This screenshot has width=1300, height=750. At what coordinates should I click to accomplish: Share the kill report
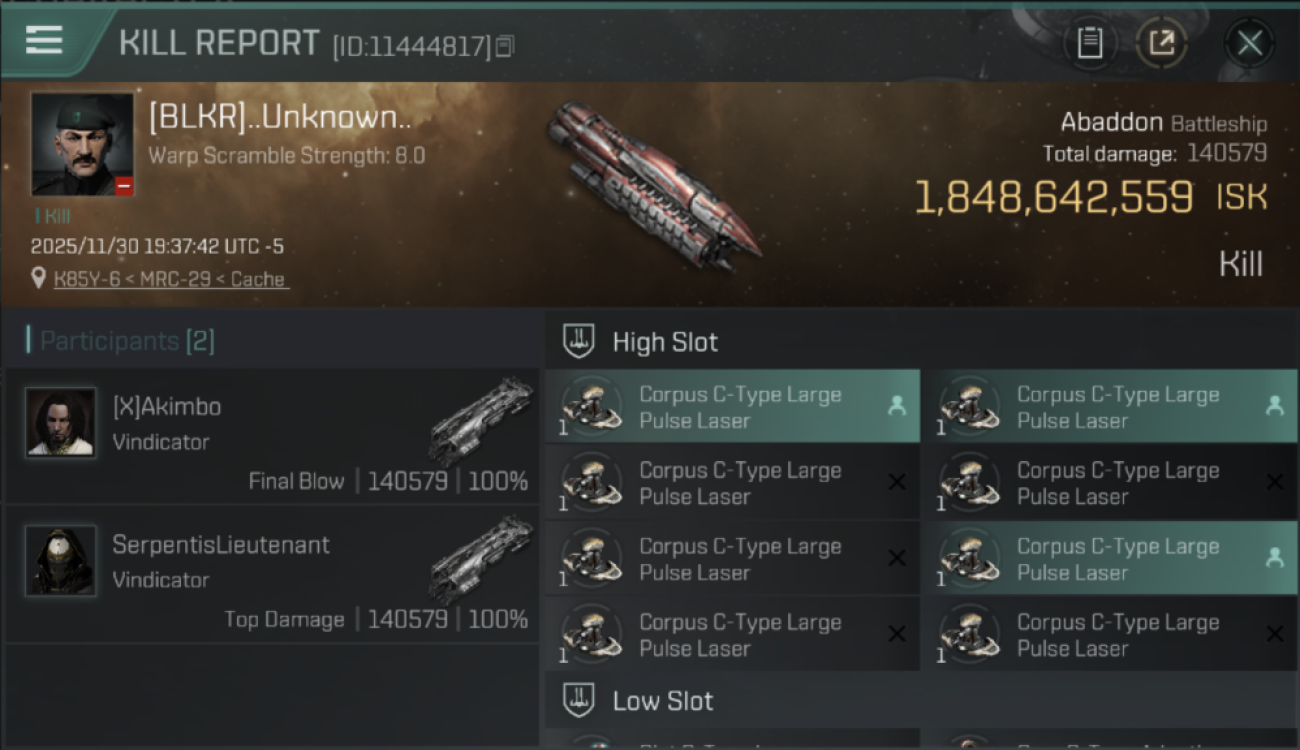click(x=1162, y=43)
